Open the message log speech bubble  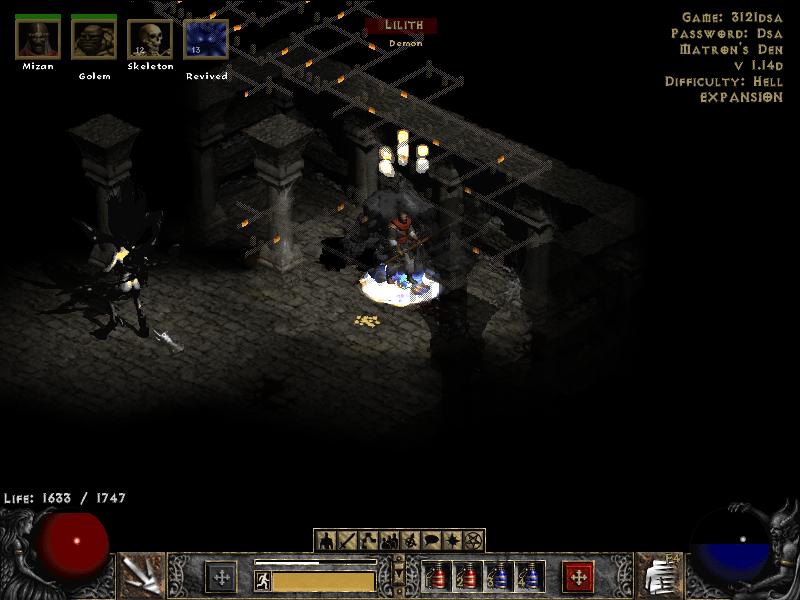point(432,541)
